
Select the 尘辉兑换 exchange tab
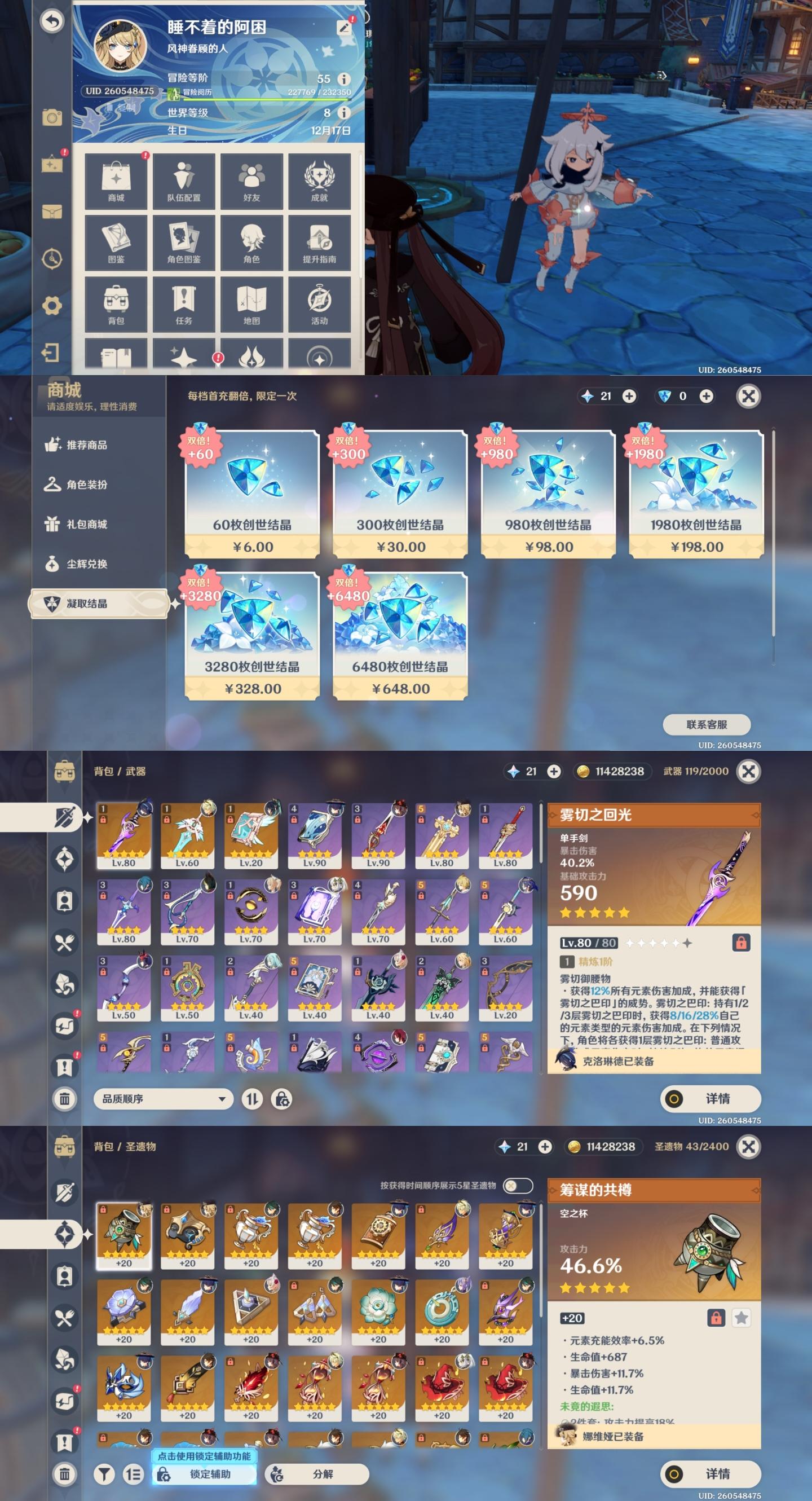tap(86, 564)
